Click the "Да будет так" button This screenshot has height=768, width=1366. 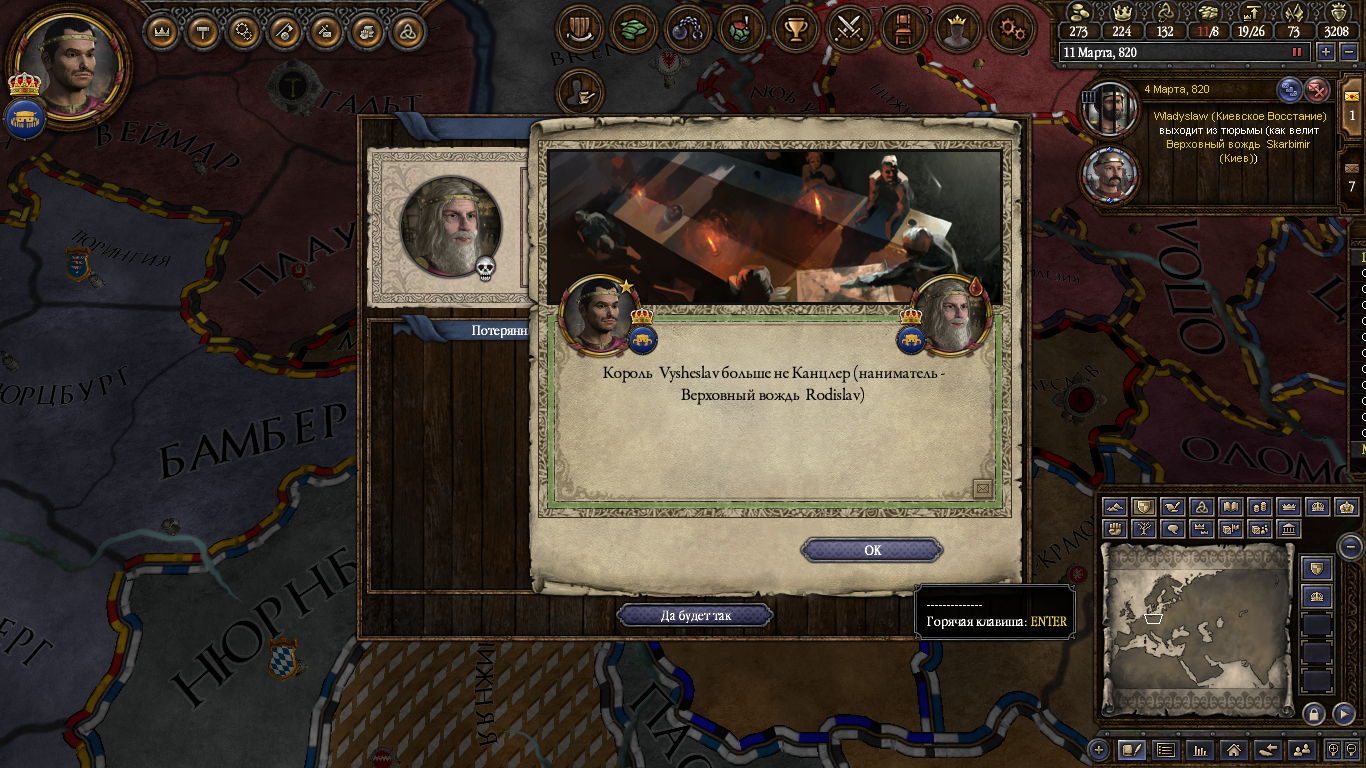[695, 615]
